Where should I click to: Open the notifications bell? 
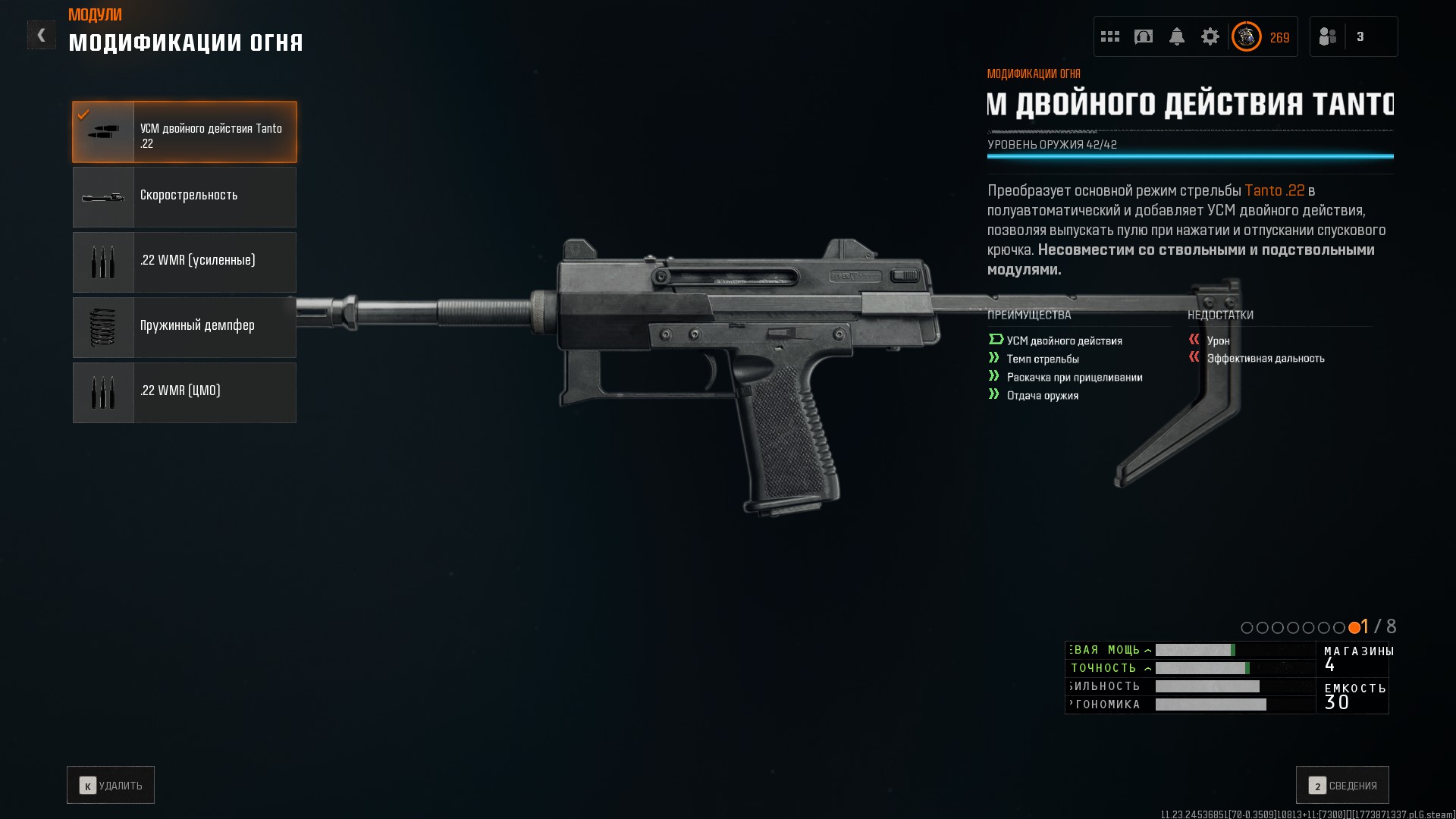tap(1177, 36)
